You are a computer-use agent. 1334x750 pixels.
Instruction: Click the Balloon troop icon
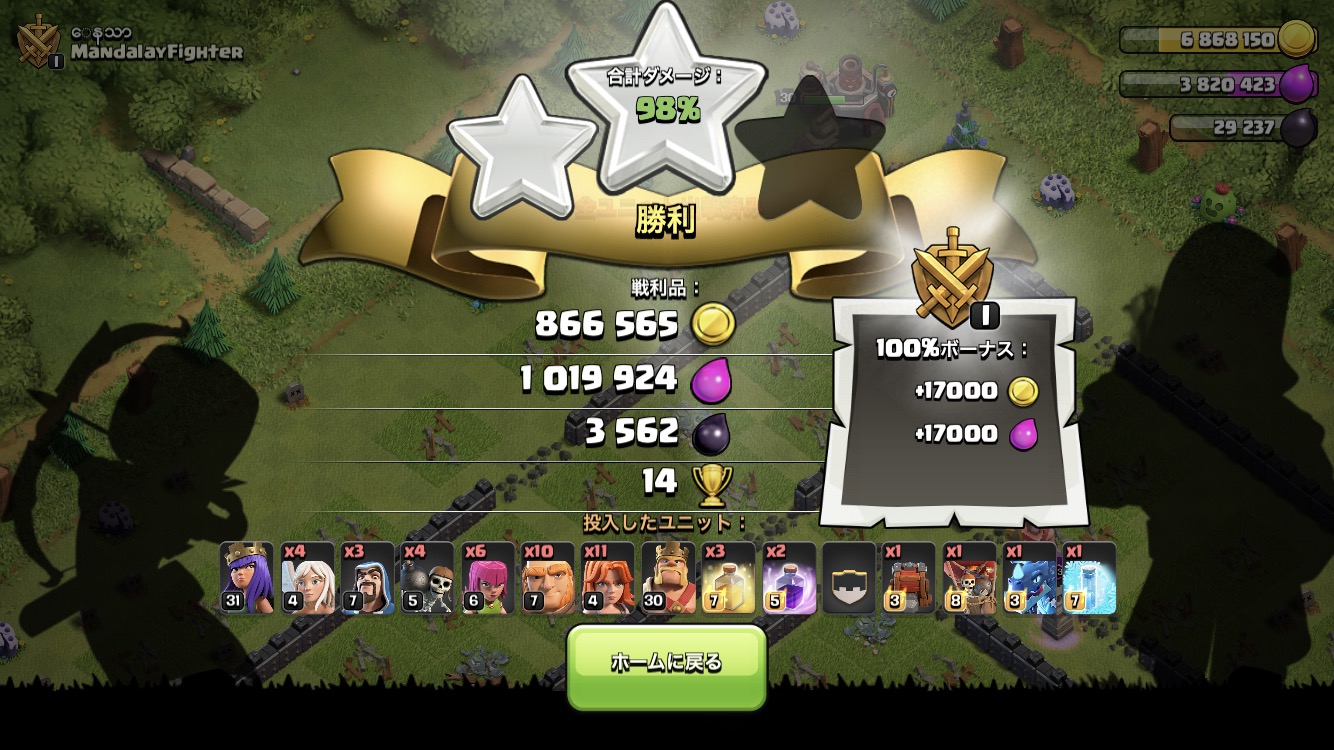coord(969,578)
